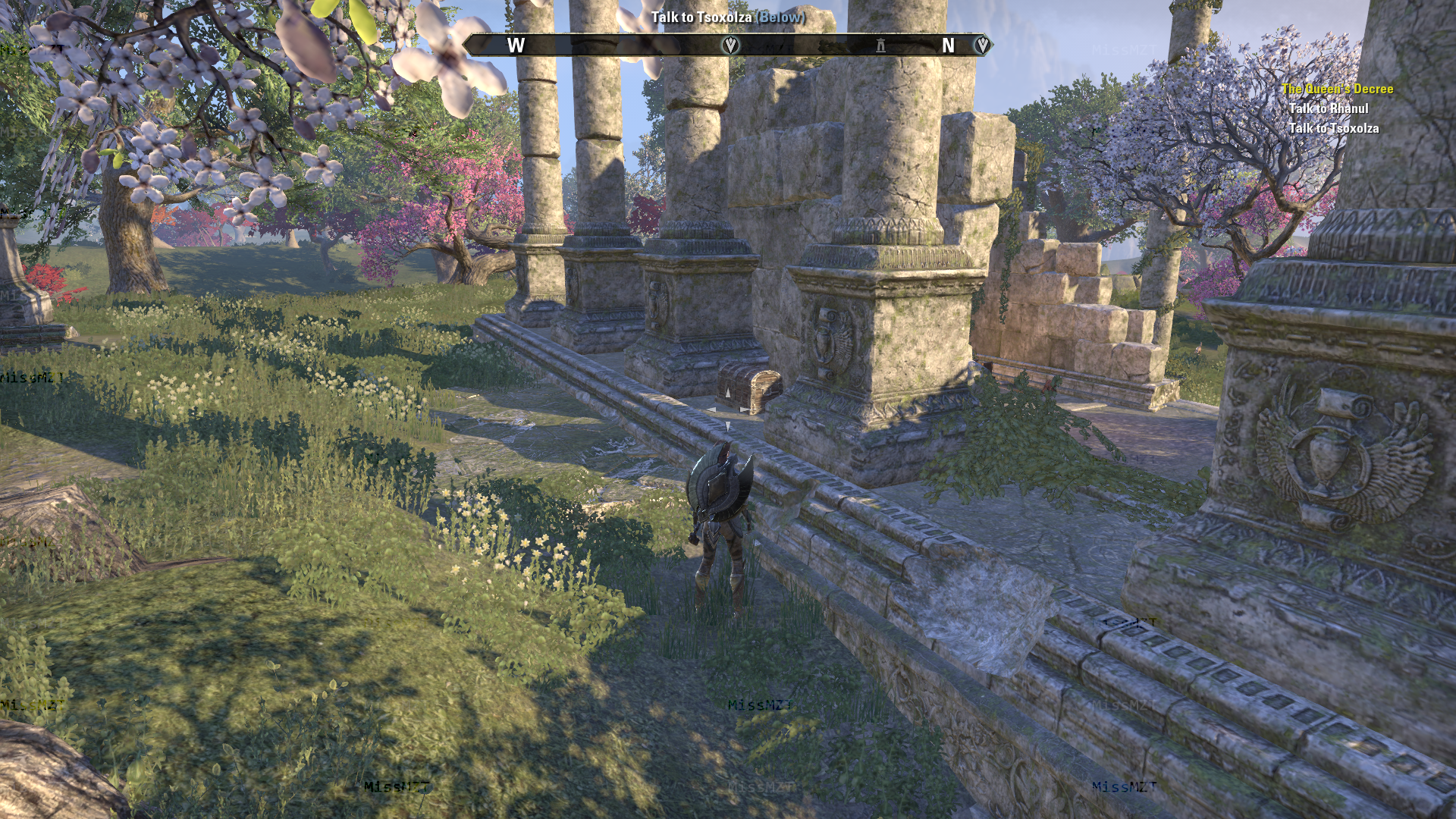1456x819 pixels.
Task: Open the quest title The Queen's Decree
Action: coord(1337,87)
